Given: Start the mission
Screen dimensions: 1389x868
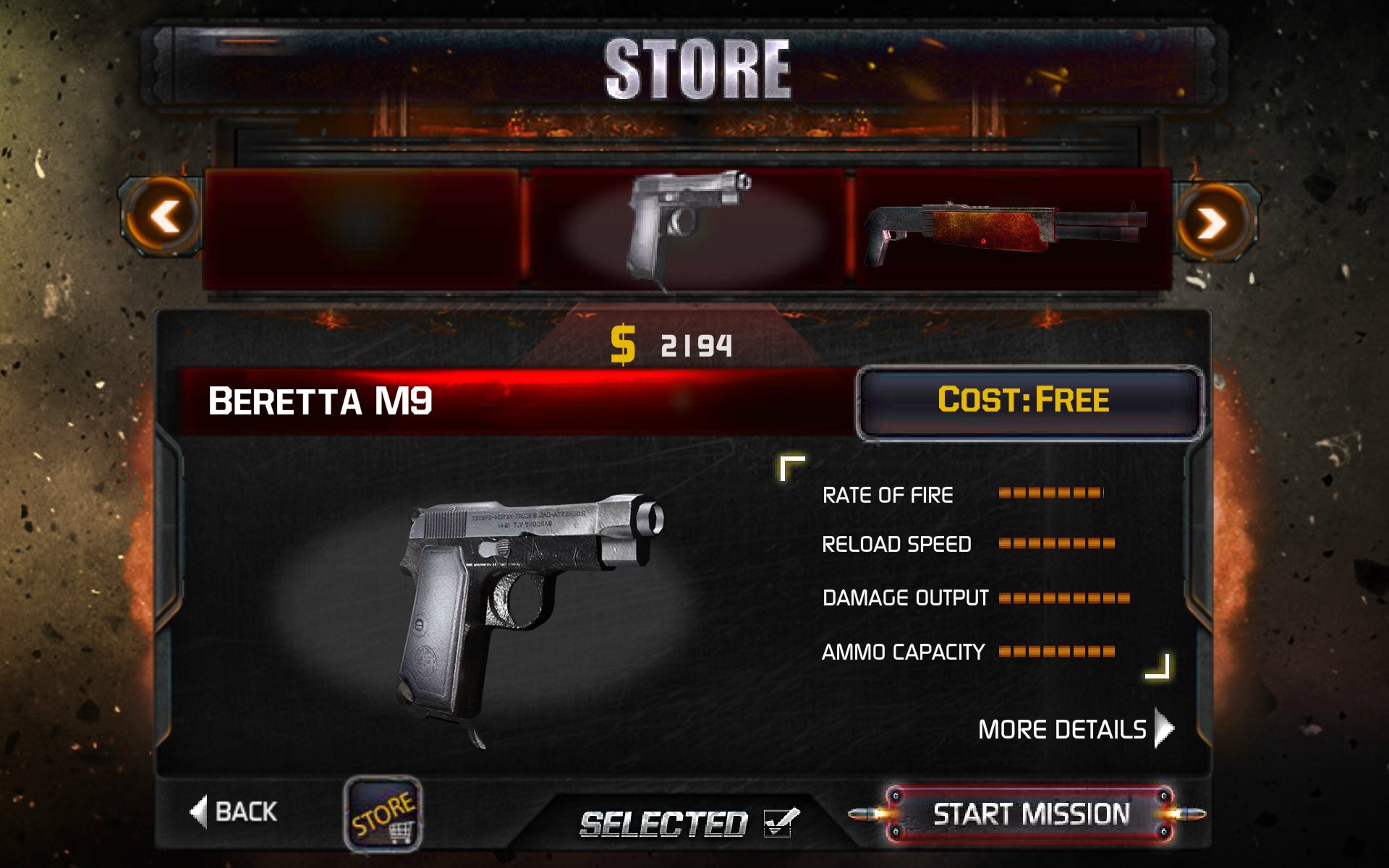Looking at the screenshot, I should tap(1029, 814).
